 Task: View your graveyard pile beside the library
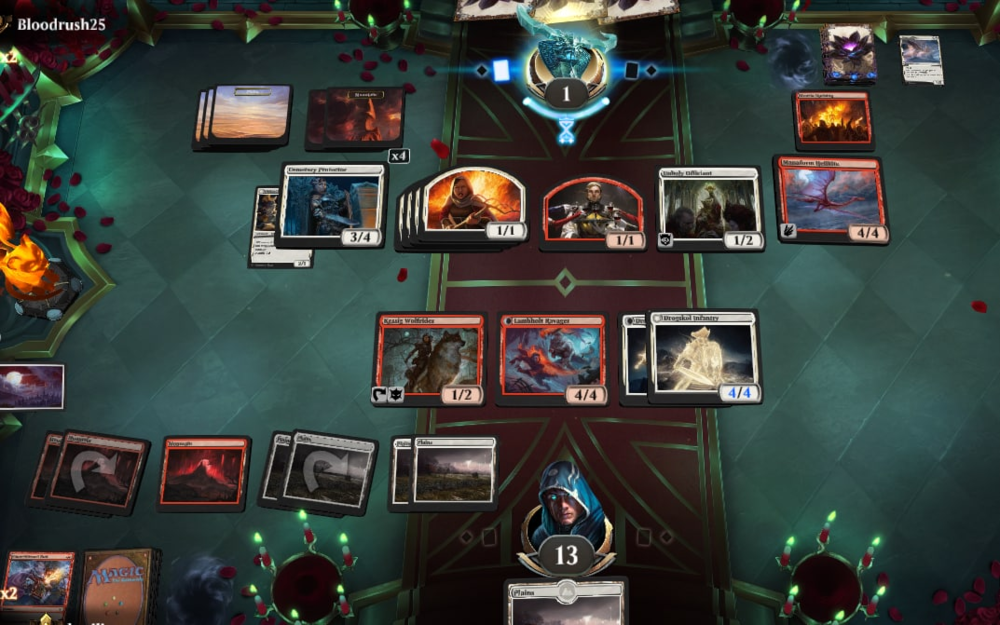click(x=38, y=583)
